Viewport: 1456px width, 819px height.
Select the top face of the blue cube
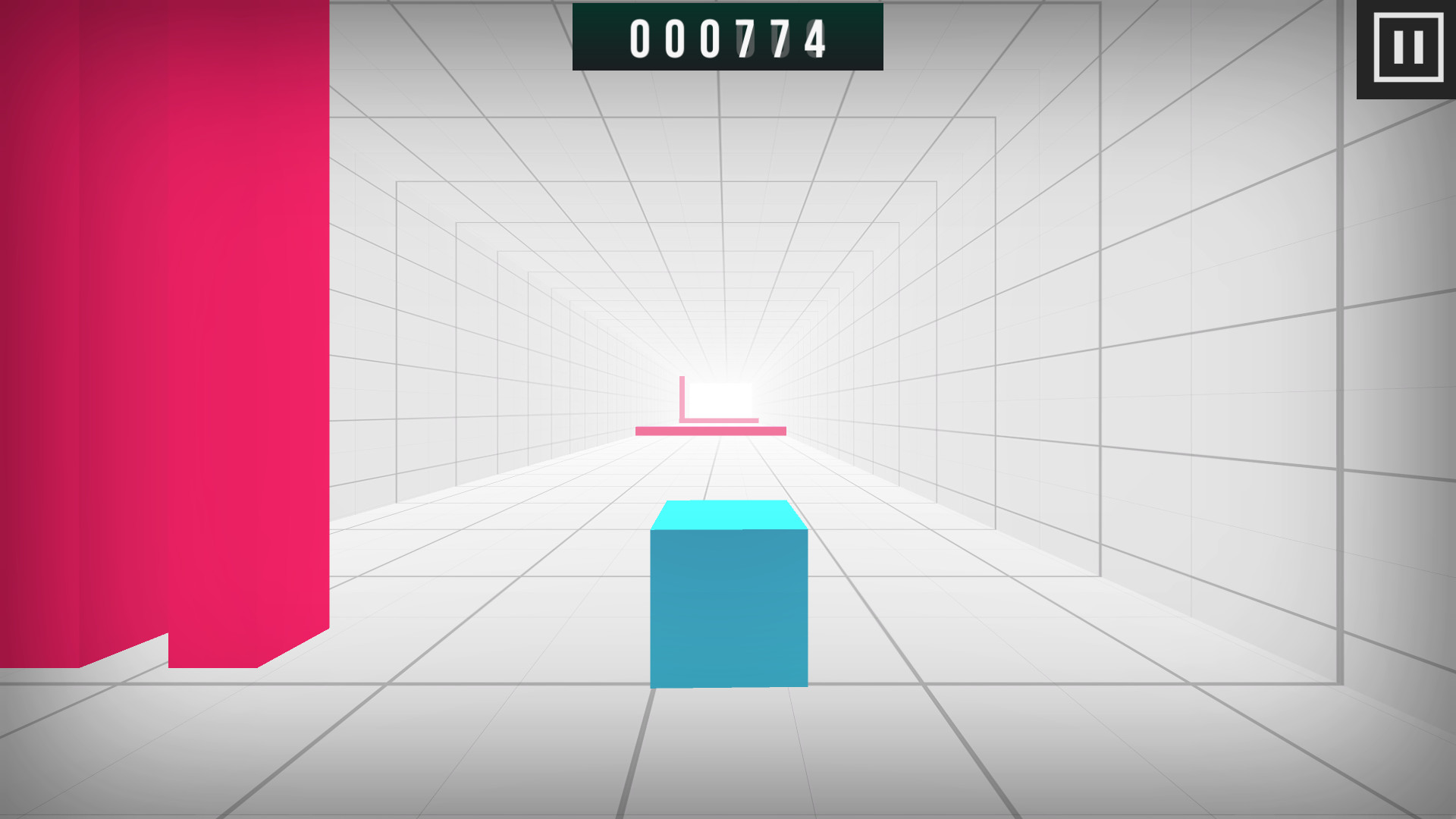[x=728, y=514]
